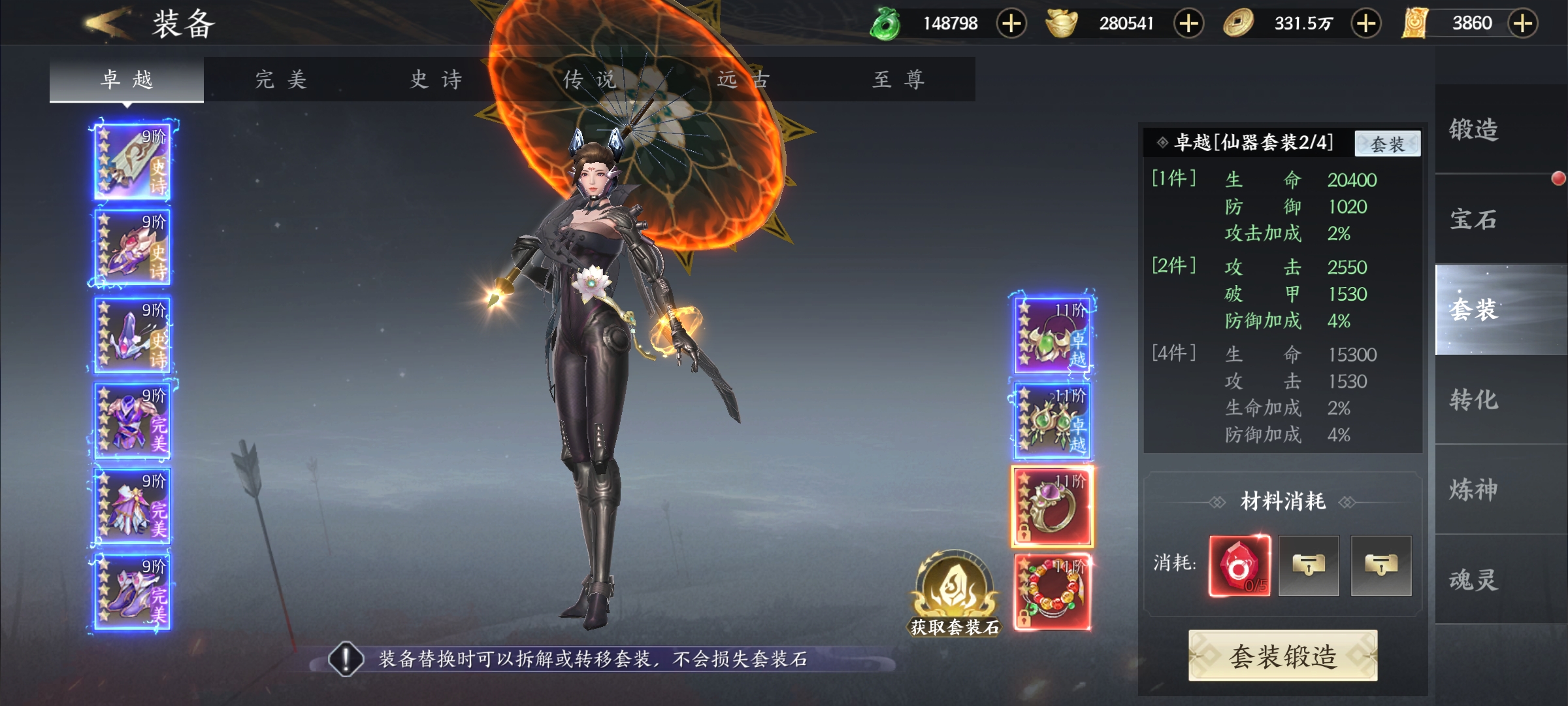Select the locked purple gem ring slot
Viewport: 1568px width, 706px height.
click(x=1052, y=507)
